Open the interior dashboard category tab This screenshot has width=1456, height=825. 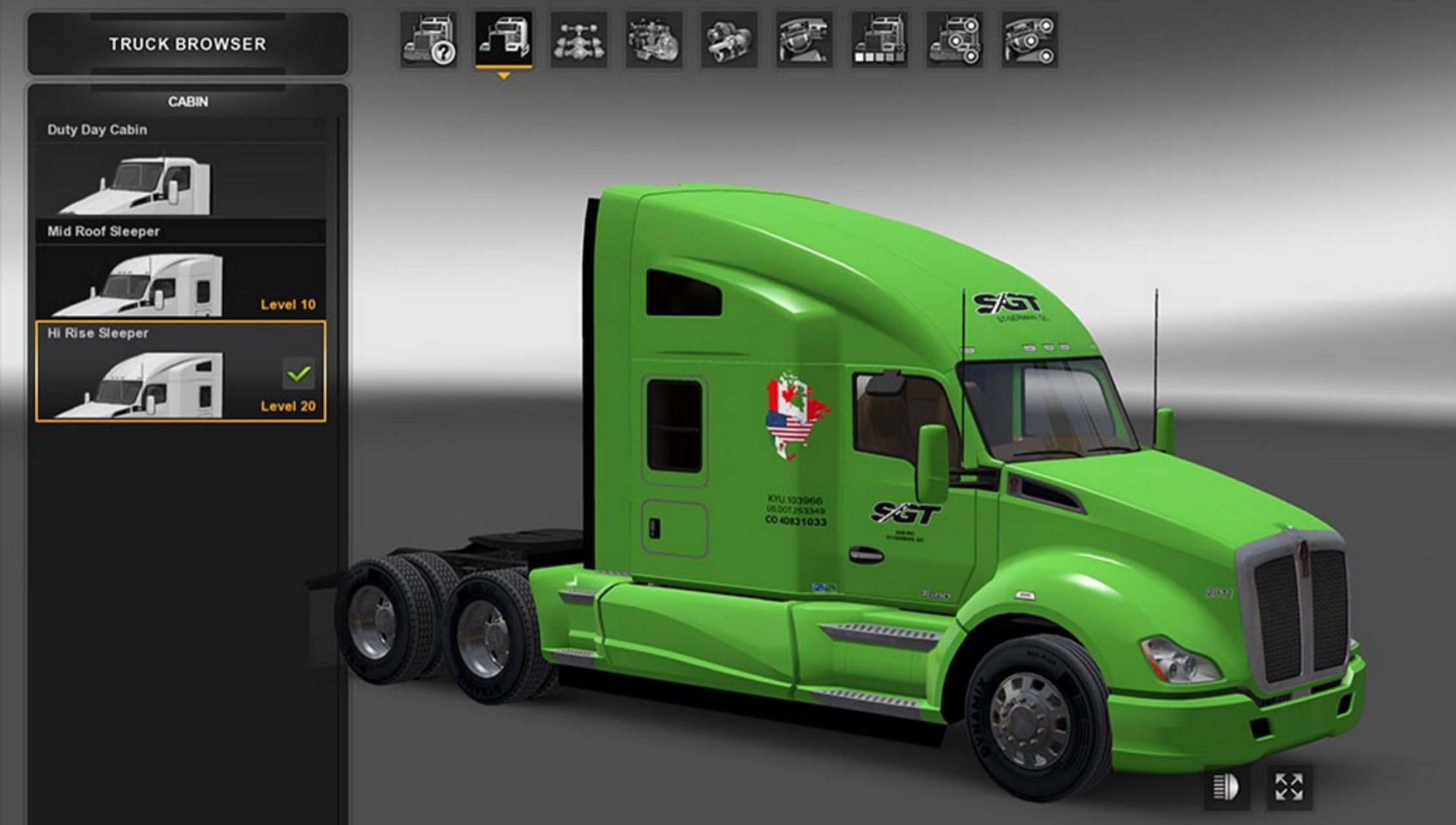804,40
